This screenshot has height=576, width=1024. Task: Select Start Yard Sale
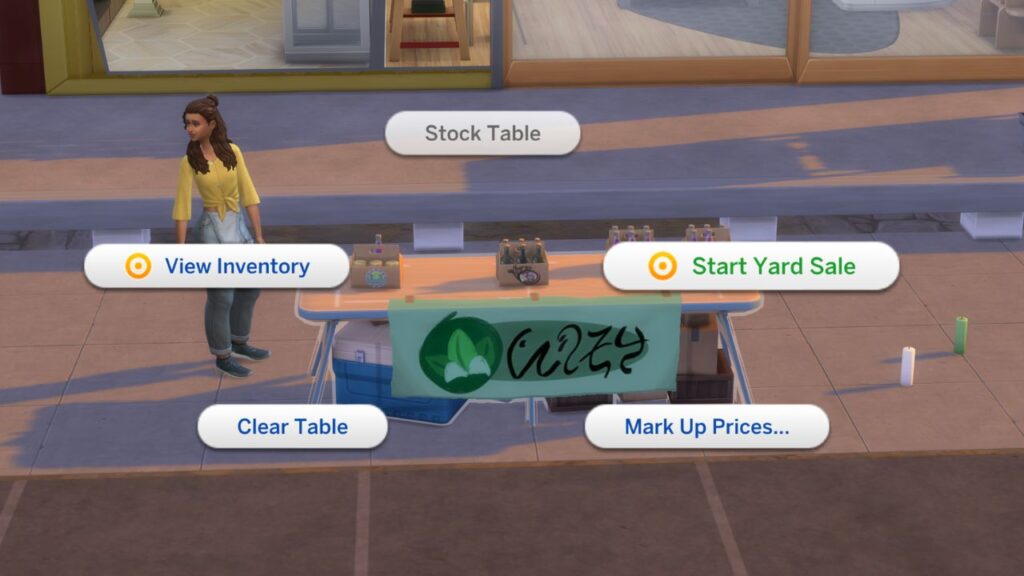point(751,266)
